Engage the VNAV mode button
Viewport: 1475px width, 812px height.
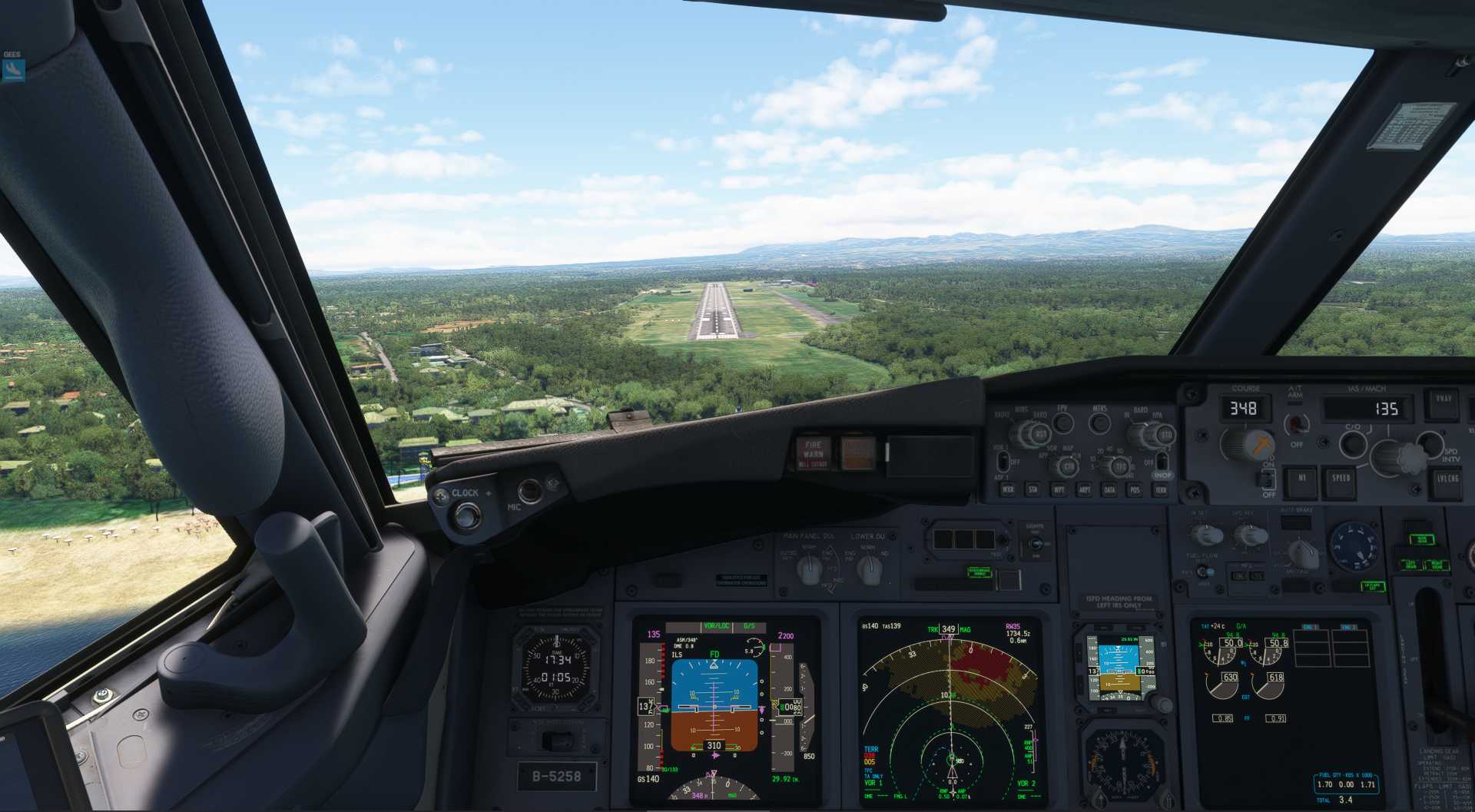coord(1444,400)
